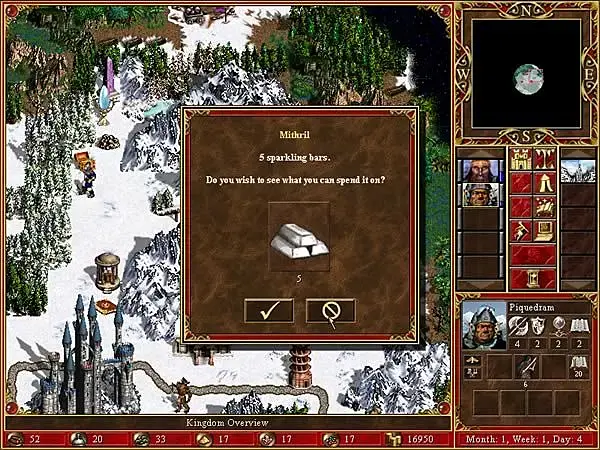Select the snowy town in the town list
This screenshot has width=600, height=450.
577,170
